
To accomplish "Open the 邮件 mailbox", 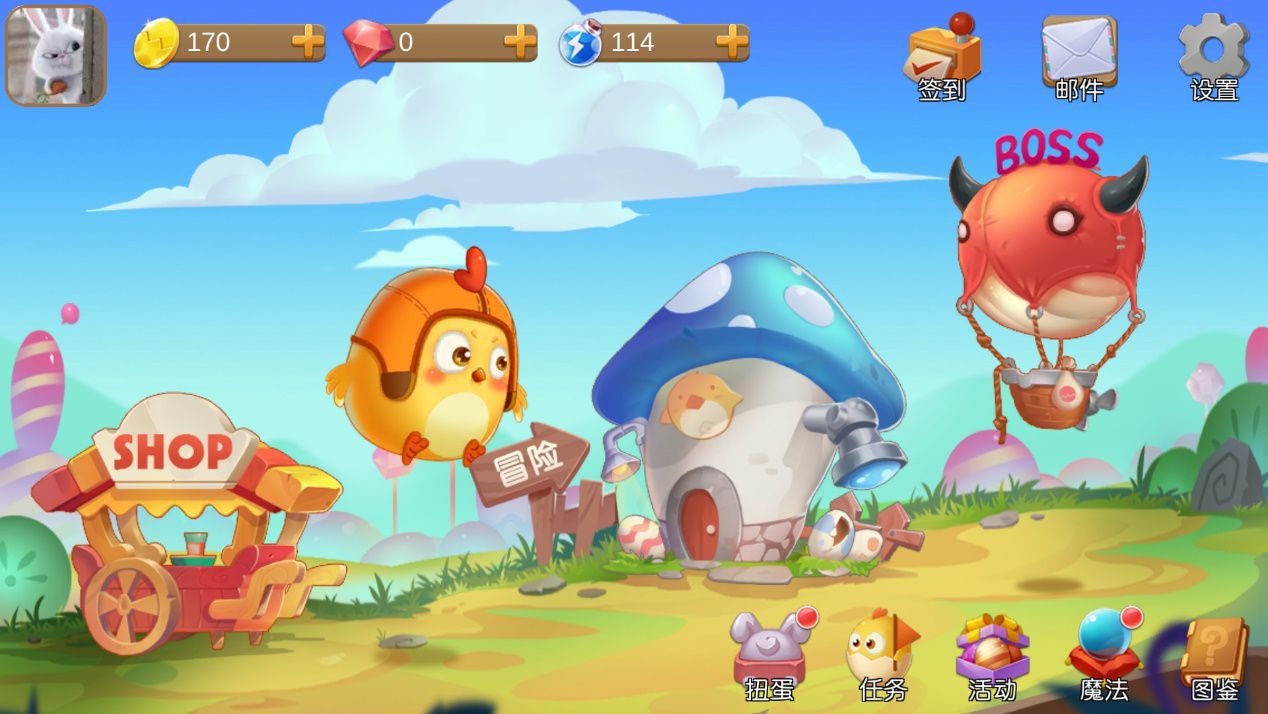I will 1079,58.
